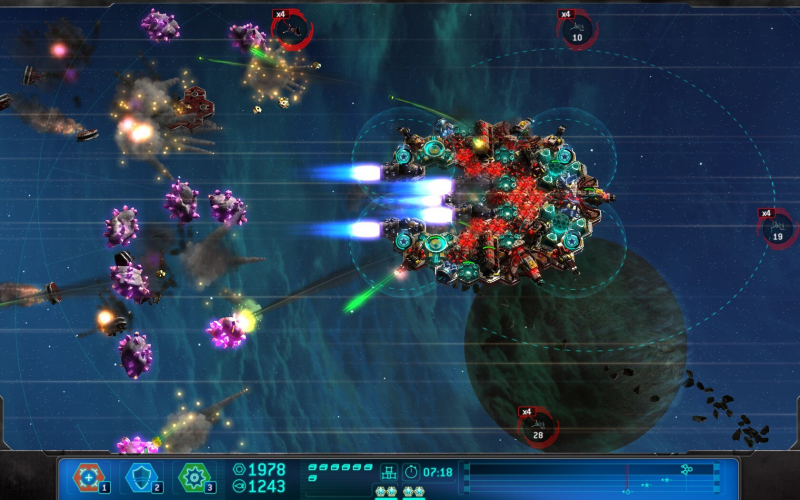Viewport: 800px width, 500px height.
Task: Select the orange hexagon module ability numbered 1
Action: (x=87, y=477)
